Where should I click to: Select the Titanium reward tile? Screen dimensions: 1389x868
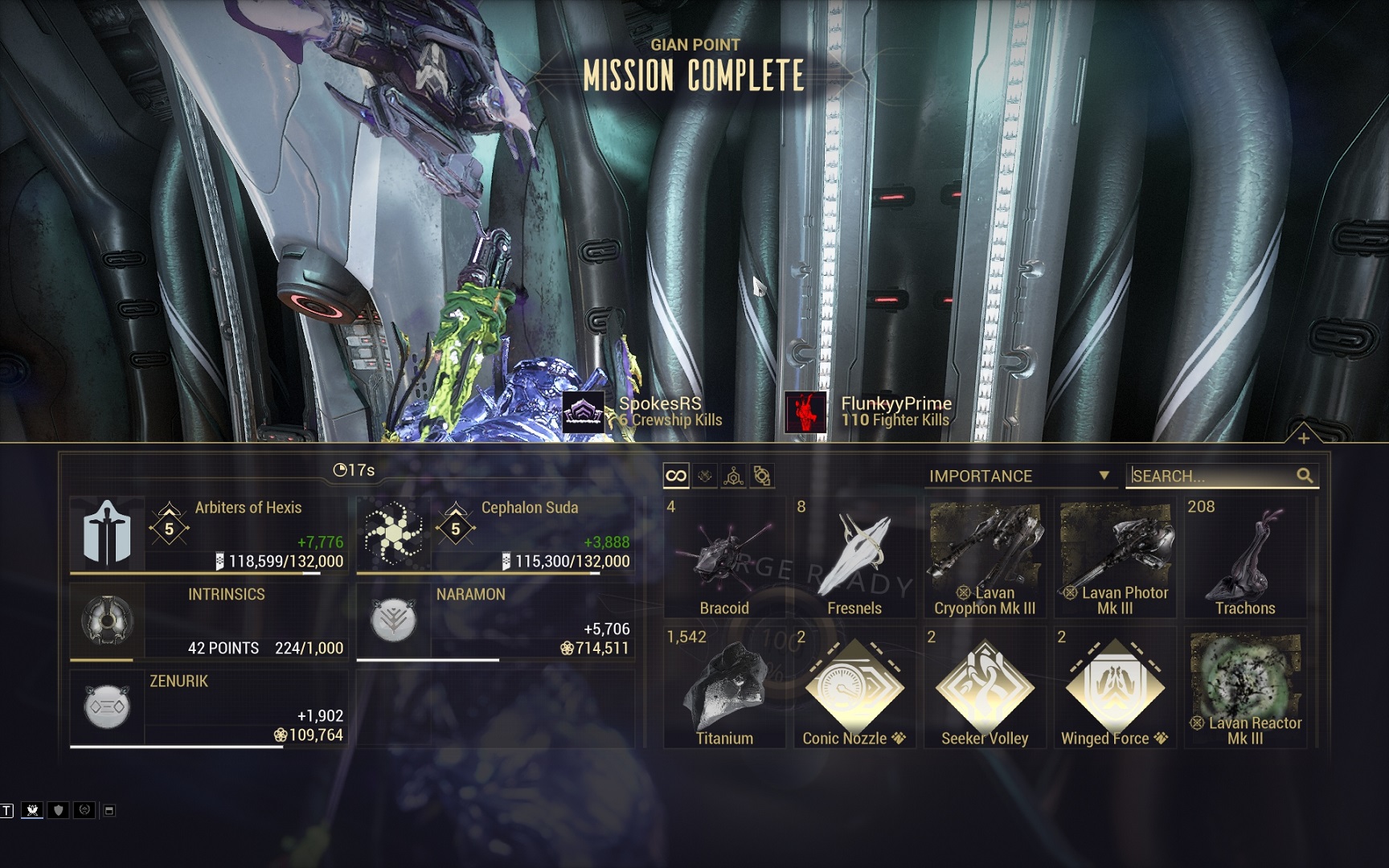coord(724,688)
